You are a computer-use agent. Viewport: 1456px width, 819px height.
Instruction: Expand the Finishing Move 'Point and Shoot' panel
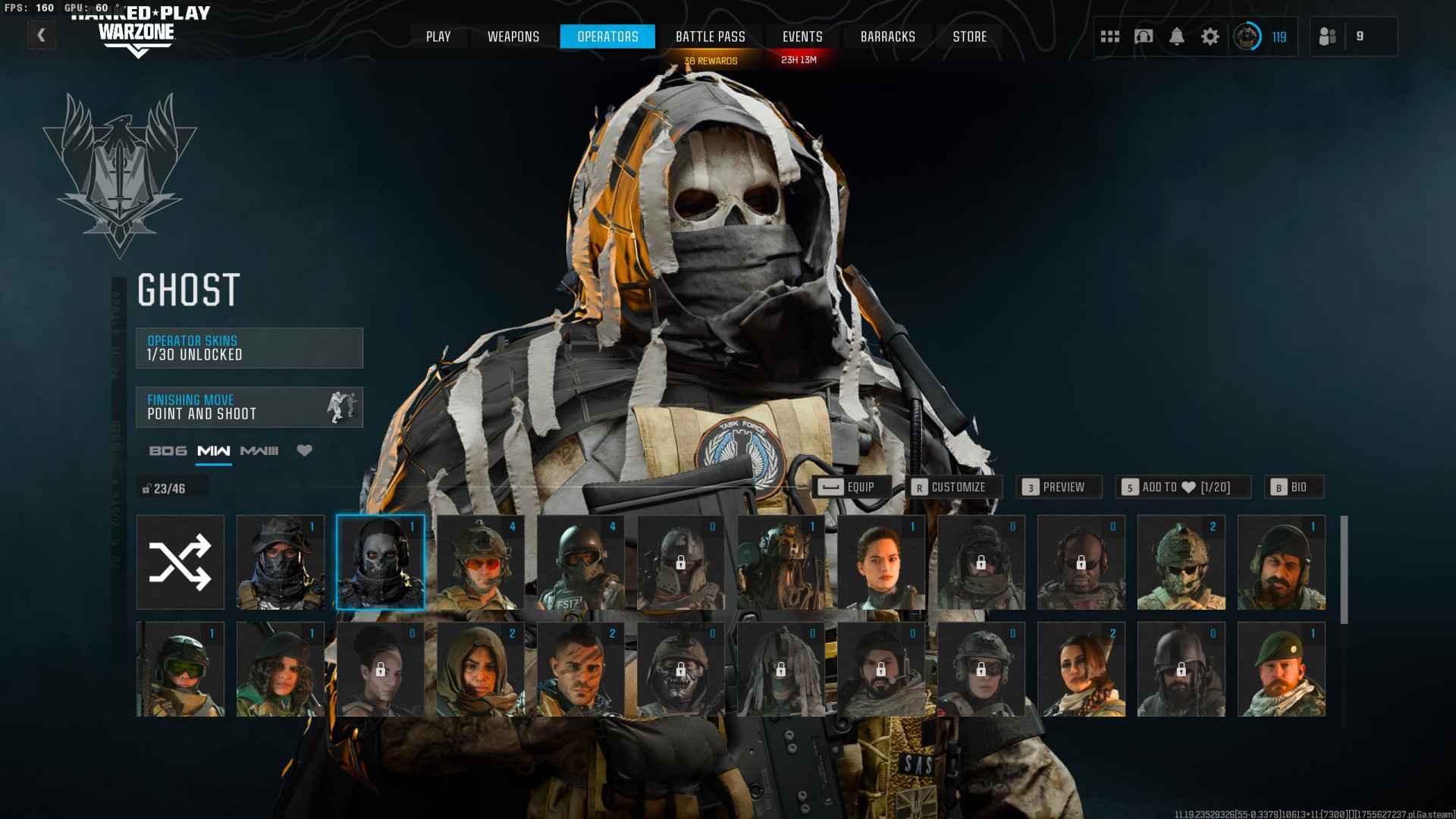249,406
